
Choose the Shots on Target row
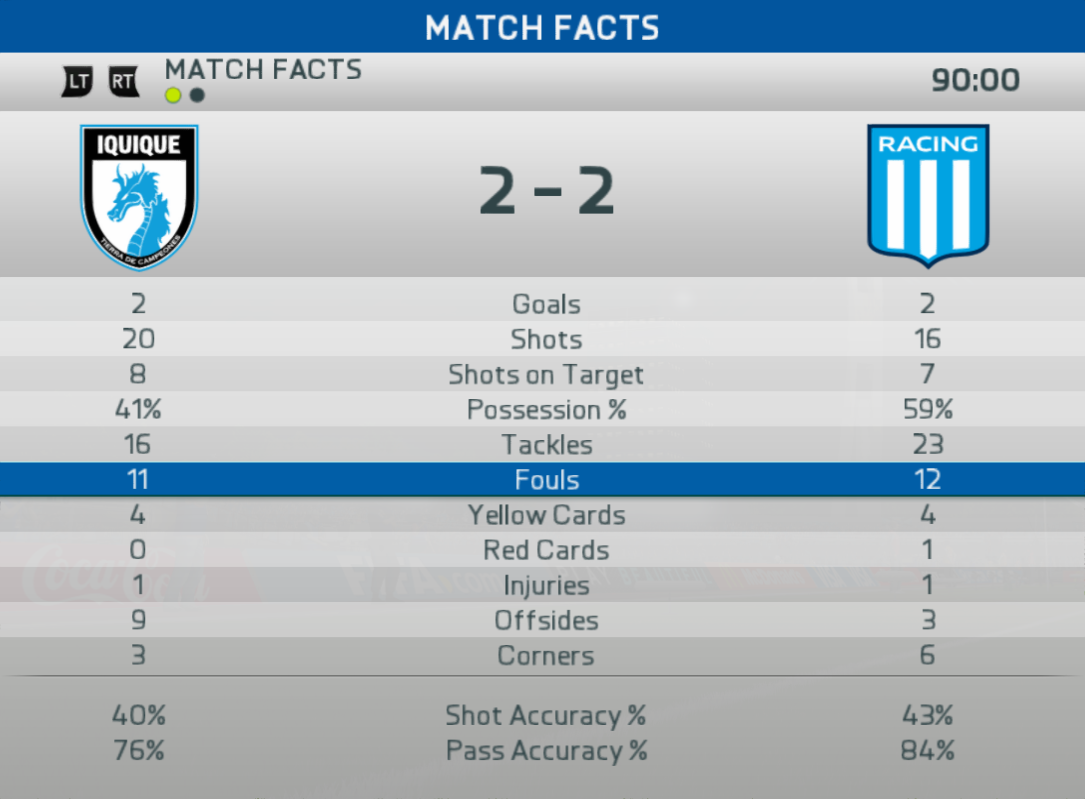click(x=545, y=375)
